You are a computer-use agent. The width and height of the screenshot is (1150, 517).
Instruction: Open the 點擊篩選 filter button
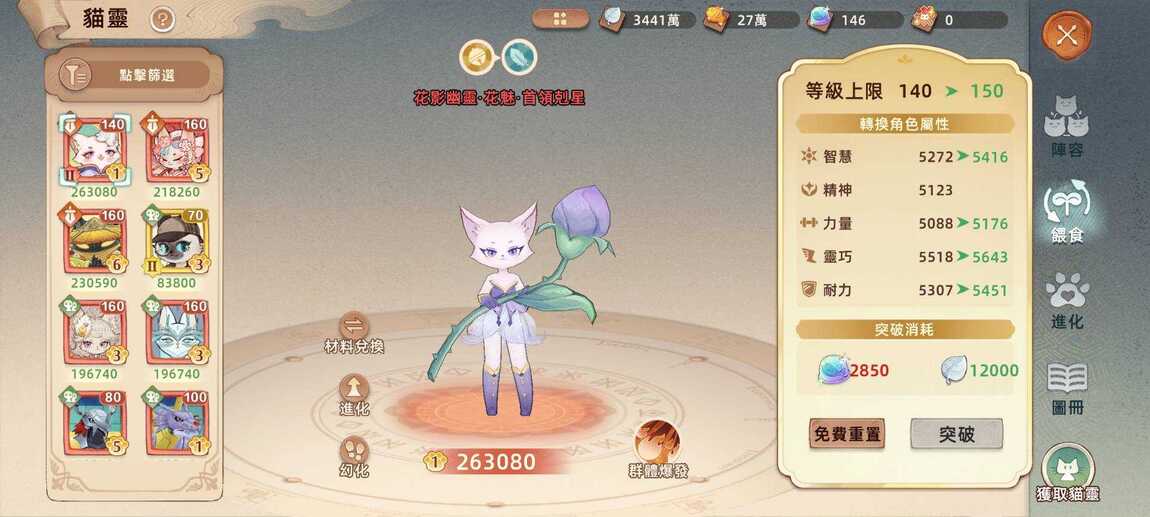point(135,75)
